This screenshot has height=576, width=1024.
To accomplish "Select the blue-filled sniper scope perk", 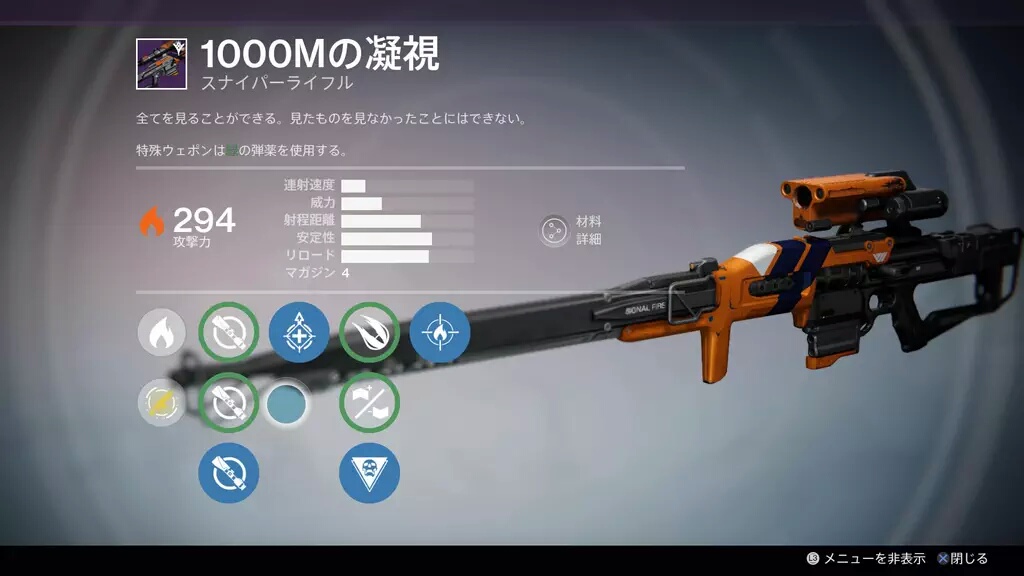I will tap(229, 472).
